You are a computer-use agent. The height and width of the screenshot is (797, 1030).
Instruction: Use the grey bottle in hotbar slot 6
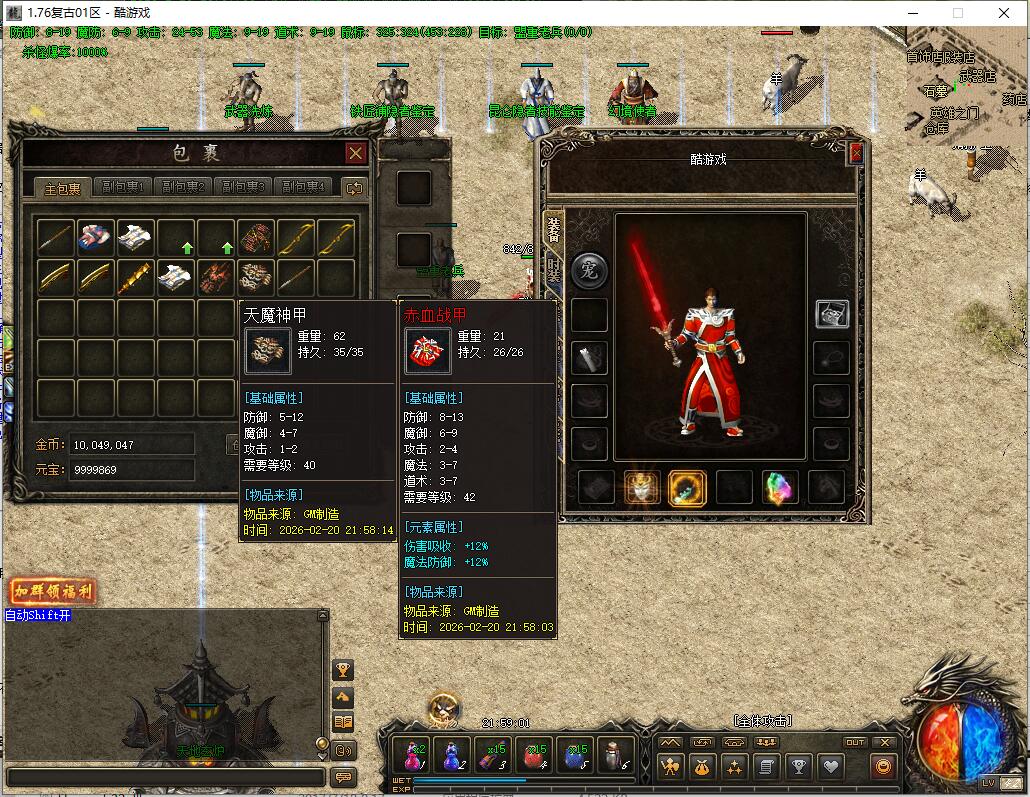coord(616,755)
